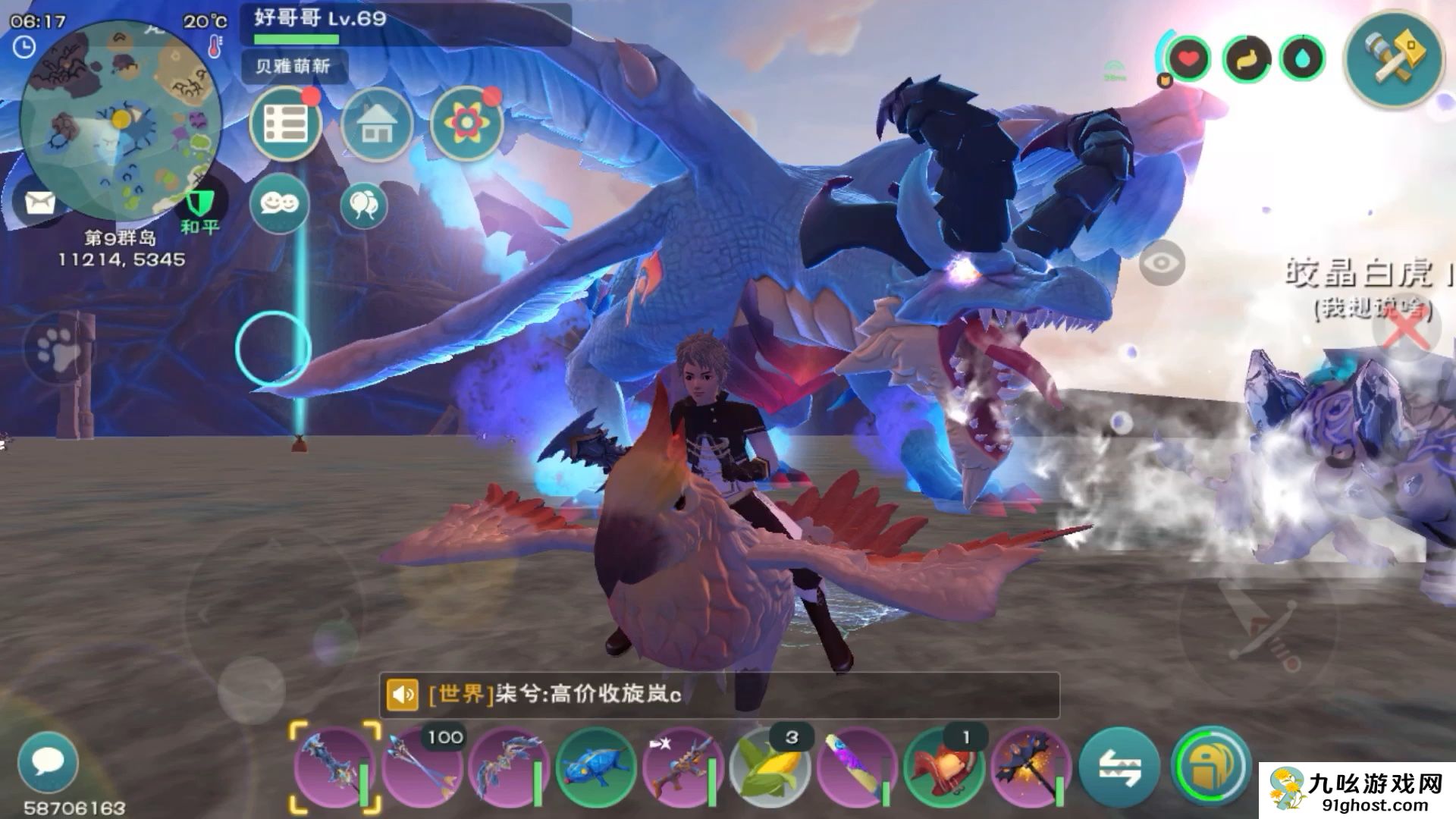This screenshot has width=1456, height=819.
Task: Select the arrows slot with 100 count
Action: (x=422, y=767)
